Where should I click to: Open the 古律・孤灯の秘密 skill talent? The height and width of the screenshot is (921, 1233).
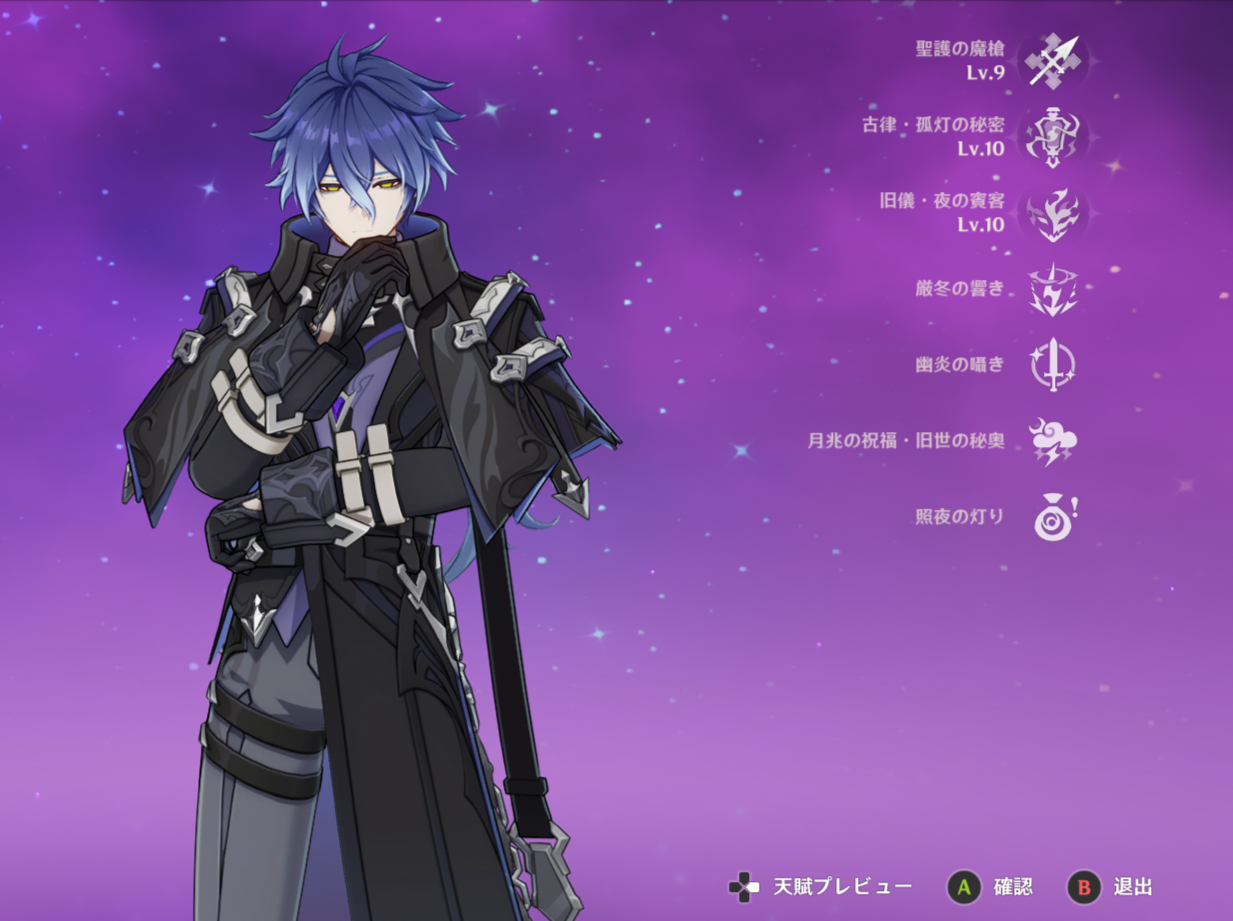click(1052, 137)
